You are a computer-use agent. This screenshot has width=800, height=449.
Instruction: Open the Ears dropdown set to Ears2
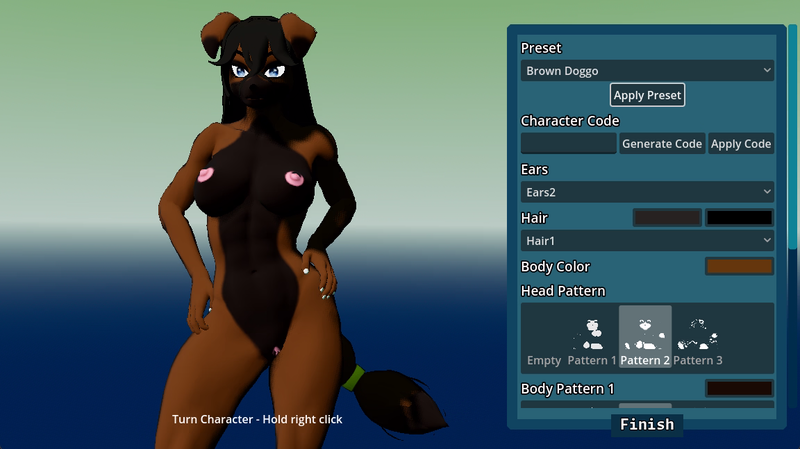coord(647,191)
